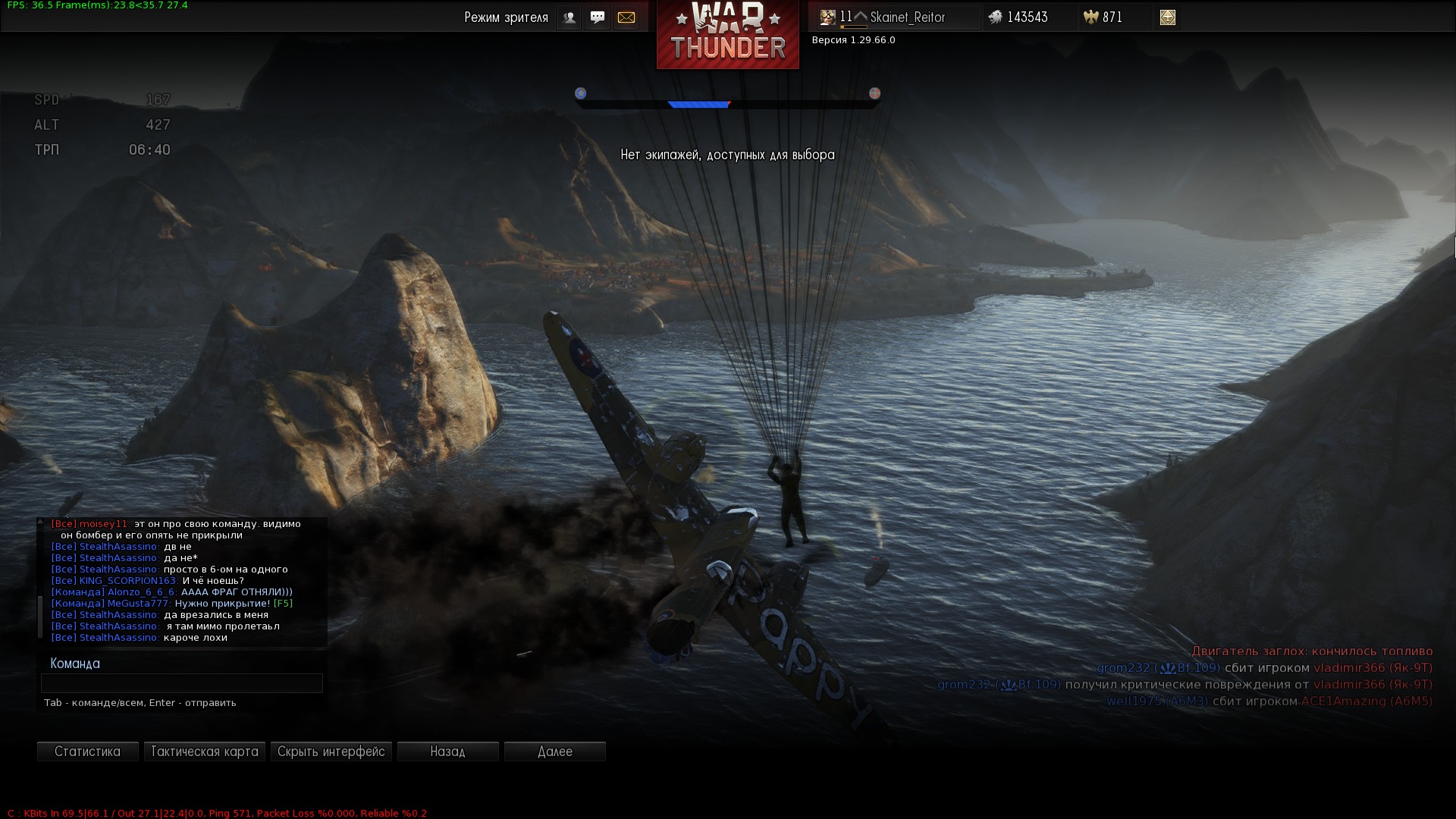The width and height of the screenshot is (1456, 819).
Task: Go back with the Назад button
Action: point(447,752)
